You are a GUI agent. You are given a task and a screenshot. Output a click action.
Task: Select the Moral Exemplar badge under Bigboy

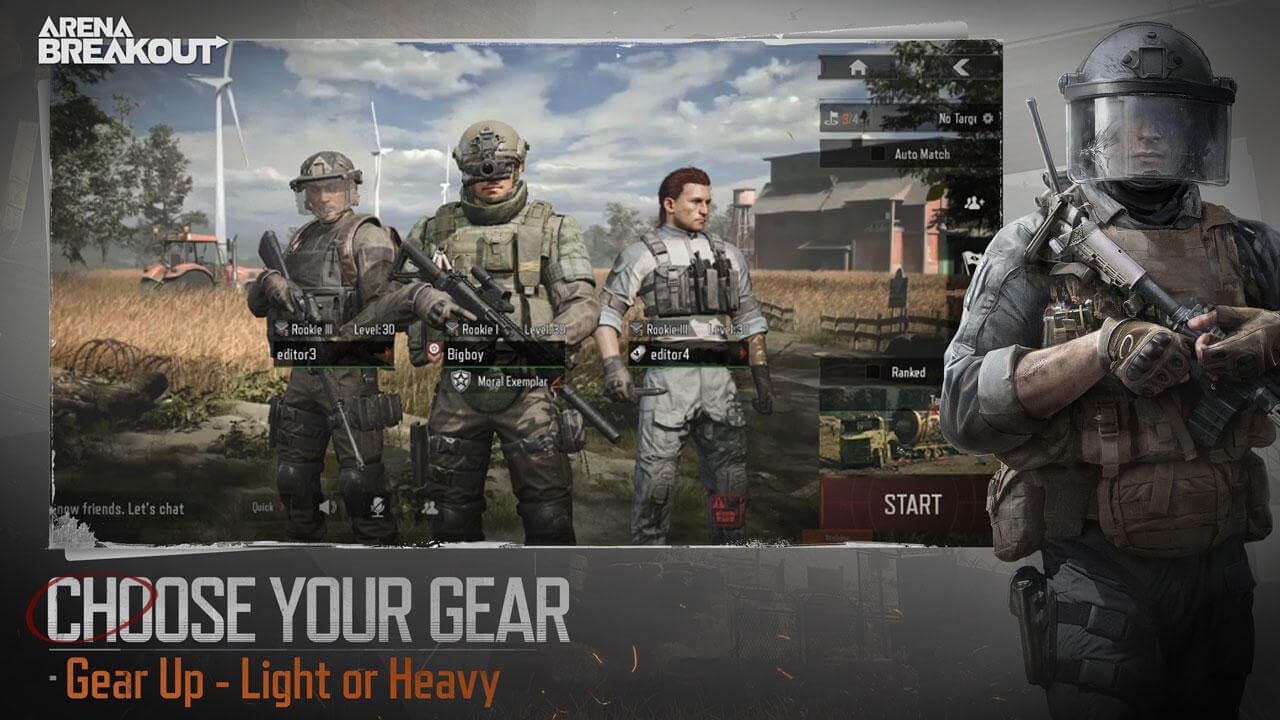pos(500,382)
